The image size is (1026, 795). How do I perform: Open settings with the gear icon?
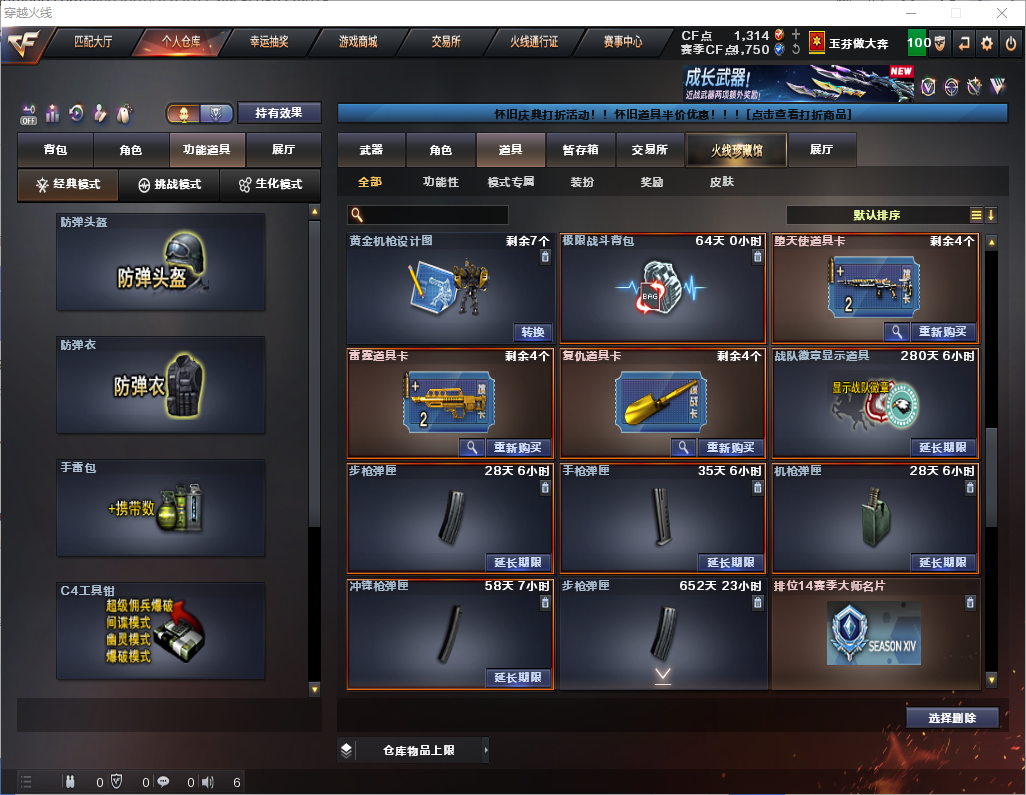pos(987,43)
